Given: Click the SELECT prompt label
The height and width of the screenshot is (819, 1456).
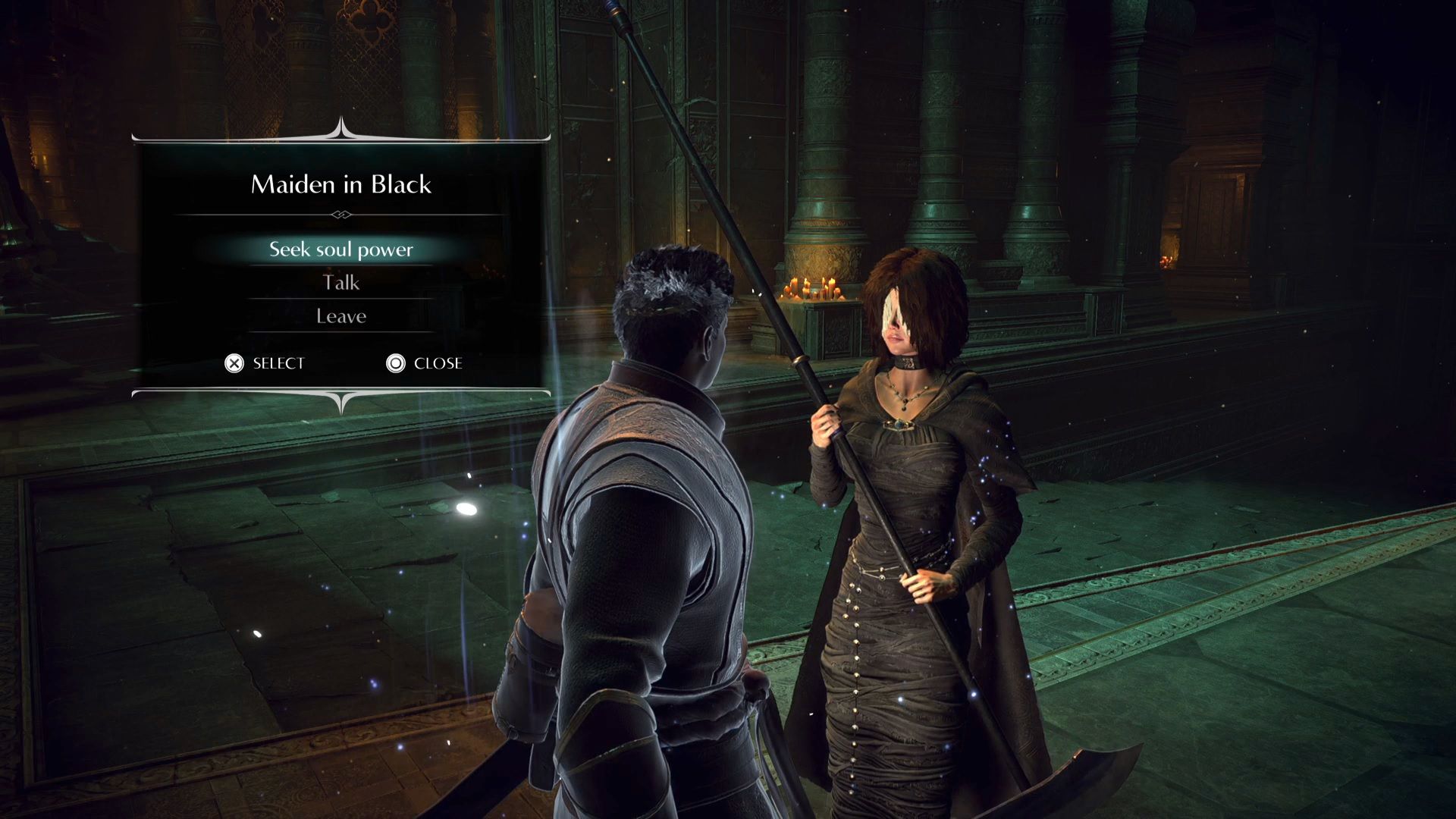Looking at the screenshot, I should point(277,364).
